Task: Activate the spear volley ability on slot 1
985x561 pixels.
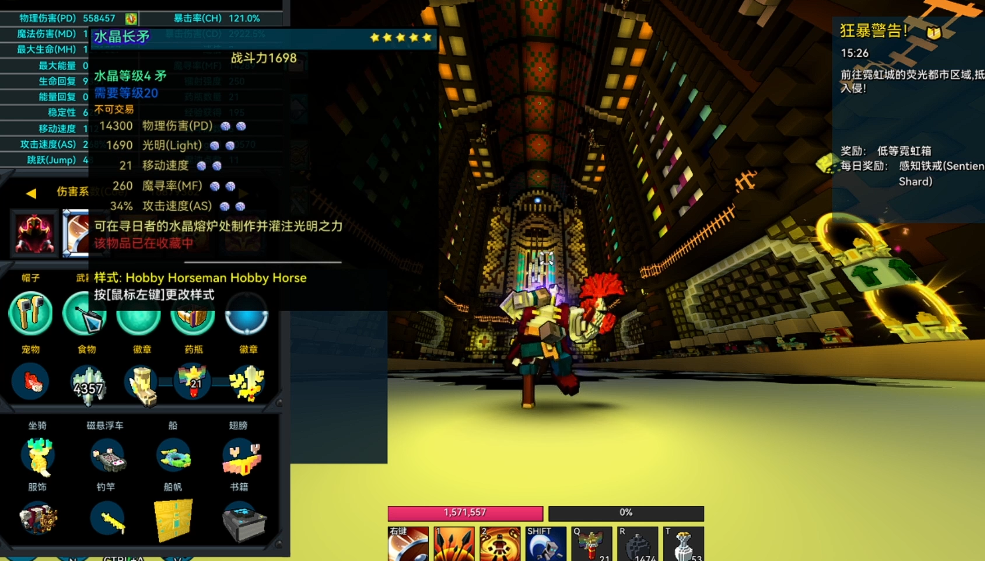Action: (x=454, y=544)
